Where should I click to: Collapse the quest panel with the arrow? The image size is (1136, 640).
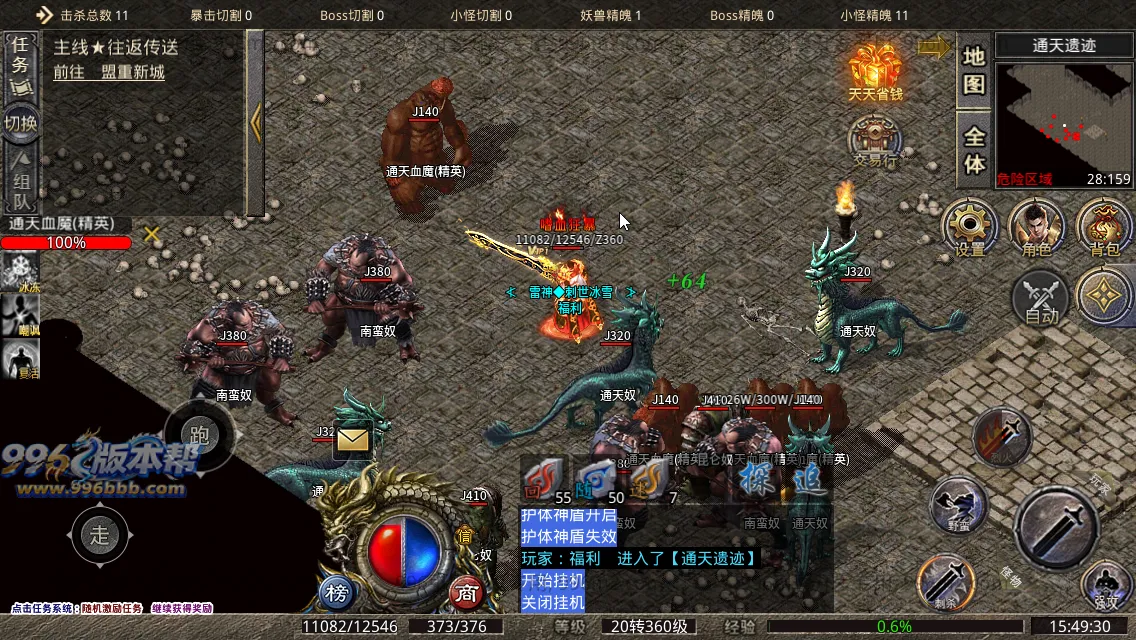point(256,123)
